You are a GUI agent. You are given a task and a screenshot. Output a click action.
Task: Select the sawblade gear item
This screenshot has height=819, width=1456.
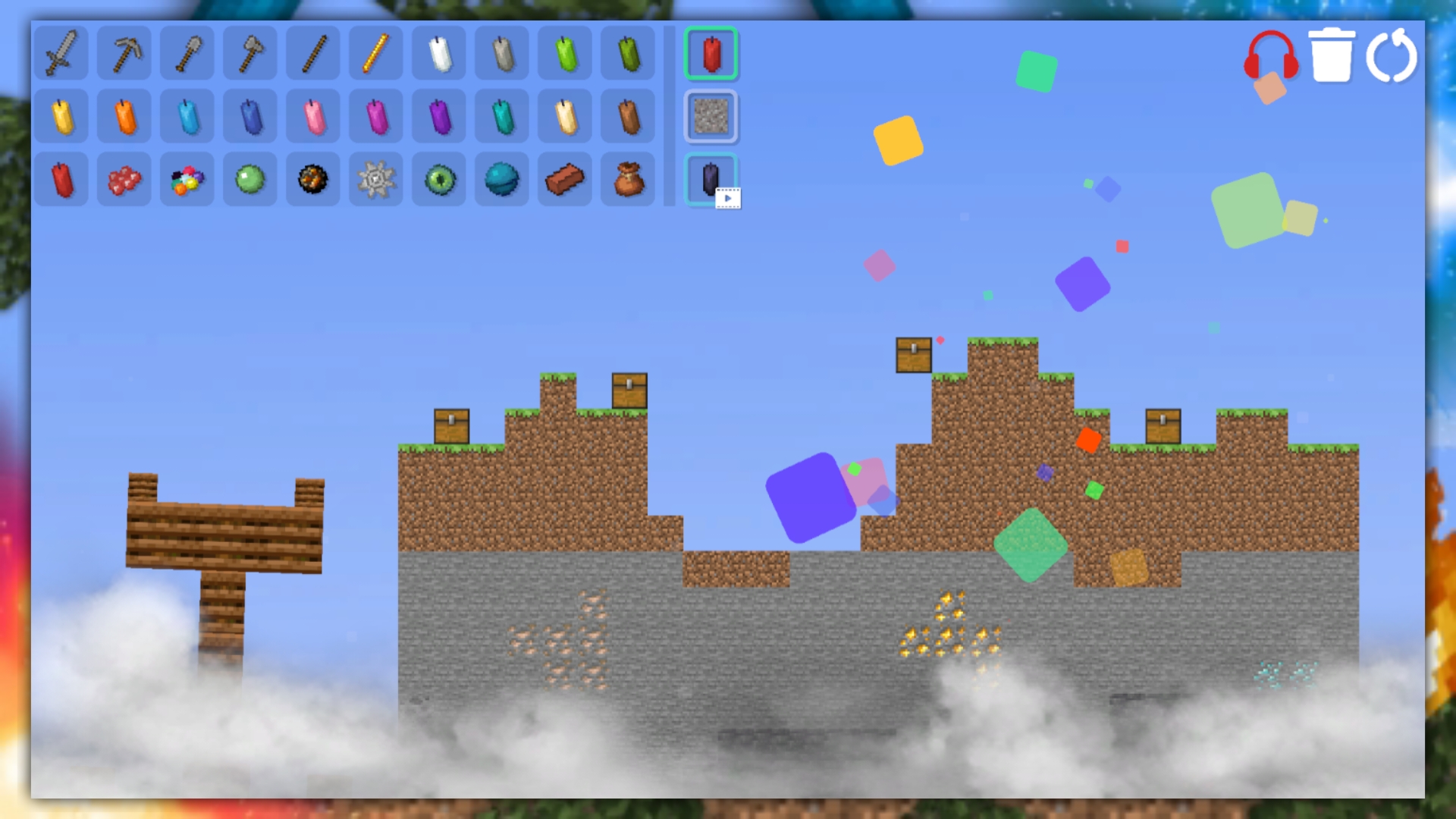[375, 179]
